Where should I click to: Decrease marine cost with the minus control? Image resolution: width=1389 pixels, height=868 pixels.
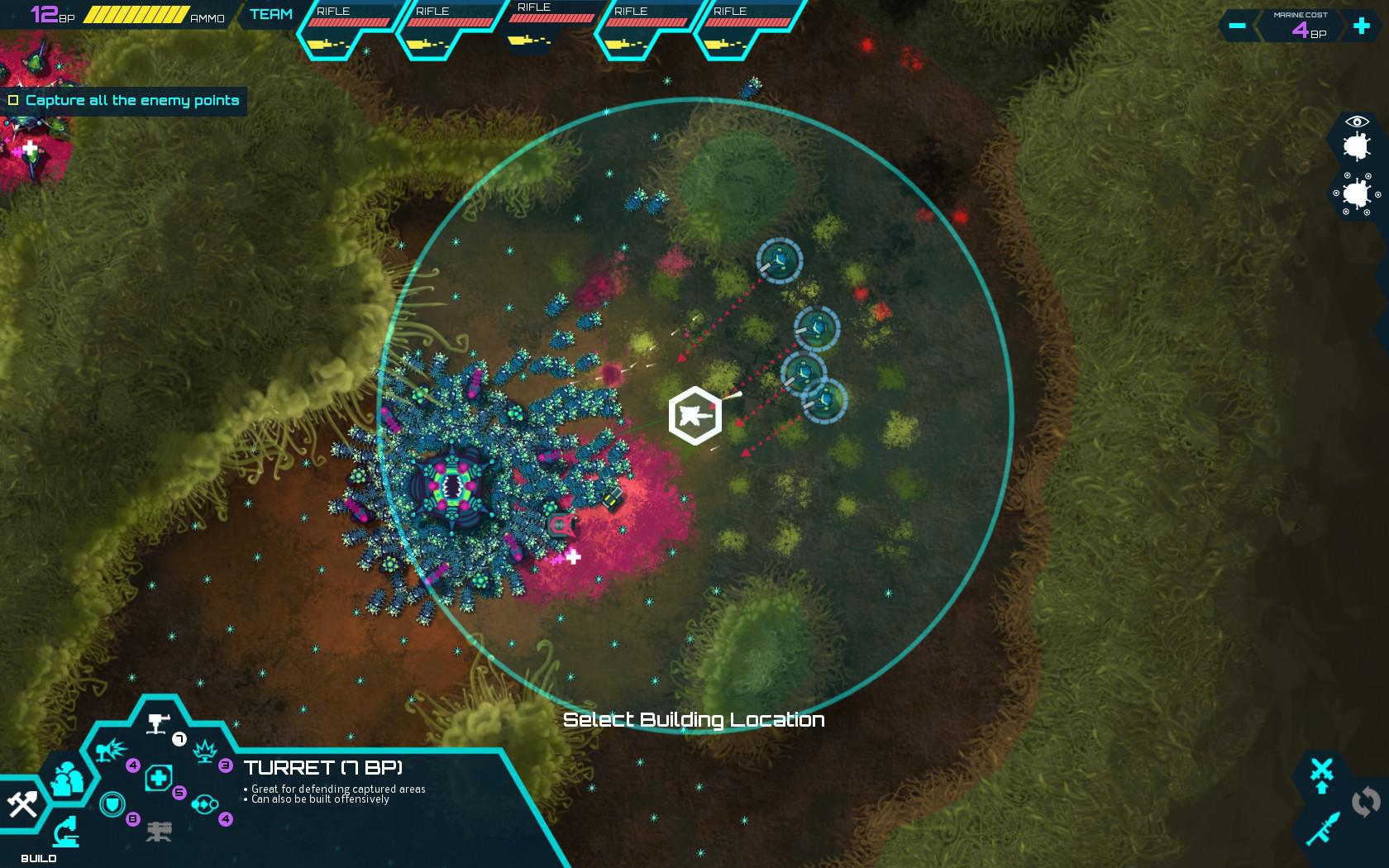(x=1237, y=26)
